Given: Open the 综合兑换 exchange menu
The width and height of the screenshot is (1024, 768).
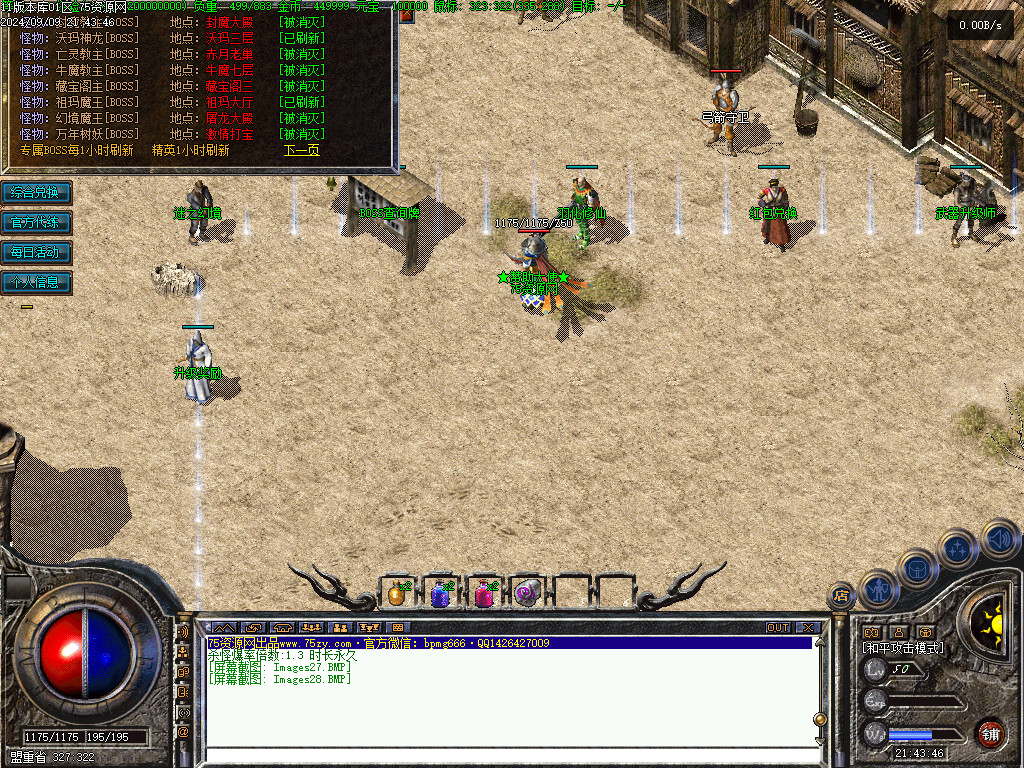Looking at the screenshot, I should (x=36, y=192).
